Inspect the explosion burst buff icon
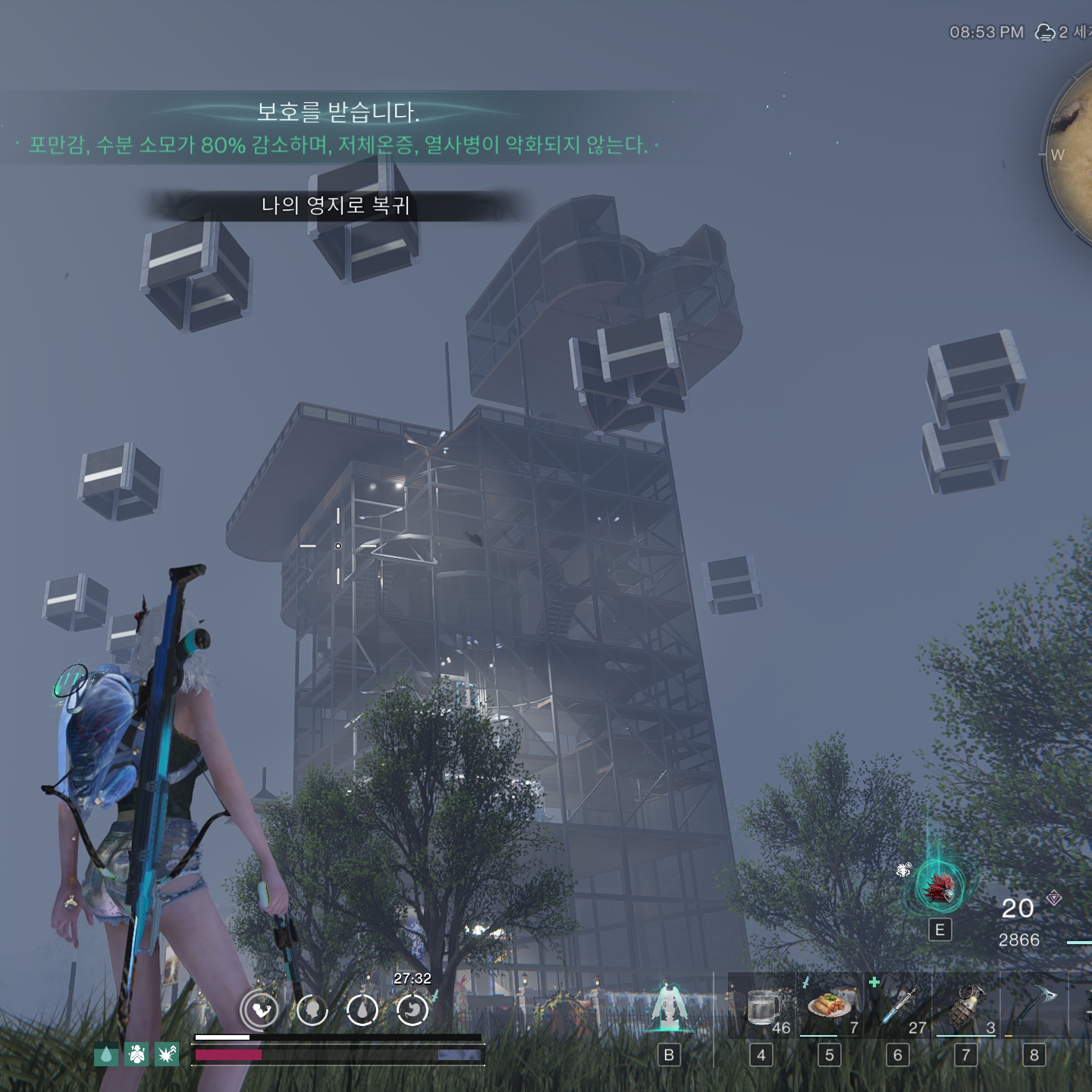1092x1092 pixels. click(167, 1054)
